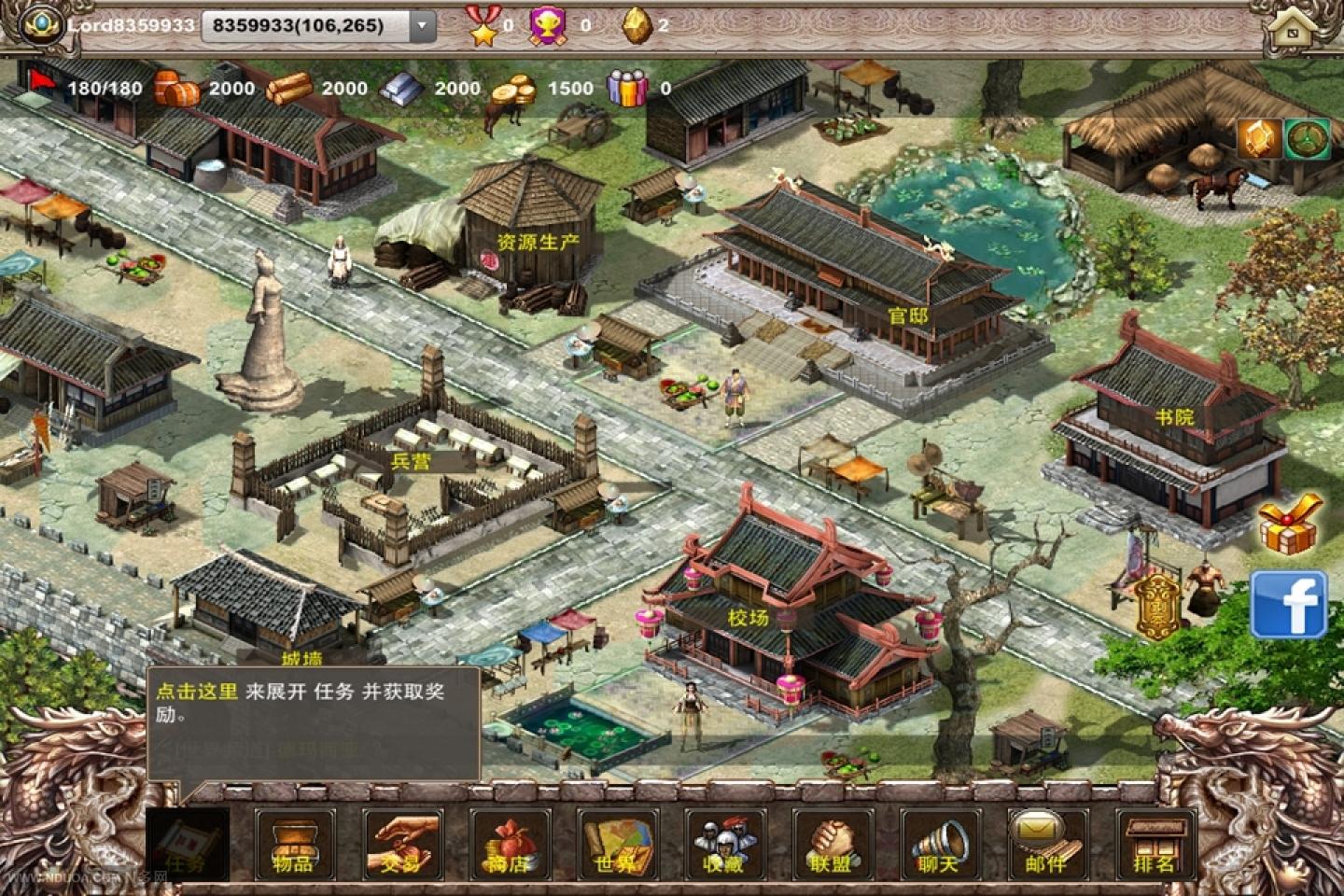The image size is (1344, 896).
Task: Expand the city coordinates dropdown
Action: 423,26
